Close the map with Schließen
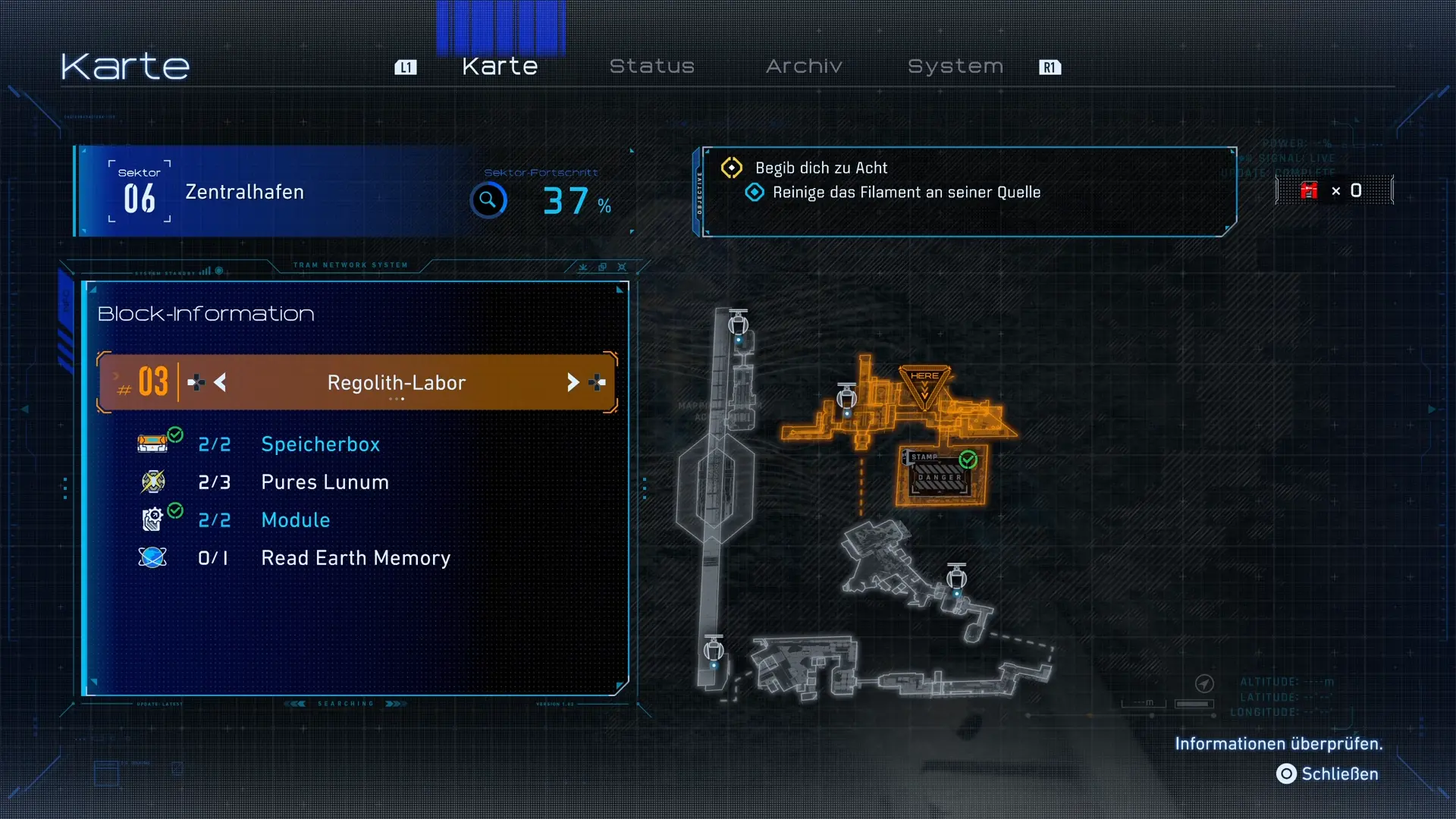 (1328, 774)
